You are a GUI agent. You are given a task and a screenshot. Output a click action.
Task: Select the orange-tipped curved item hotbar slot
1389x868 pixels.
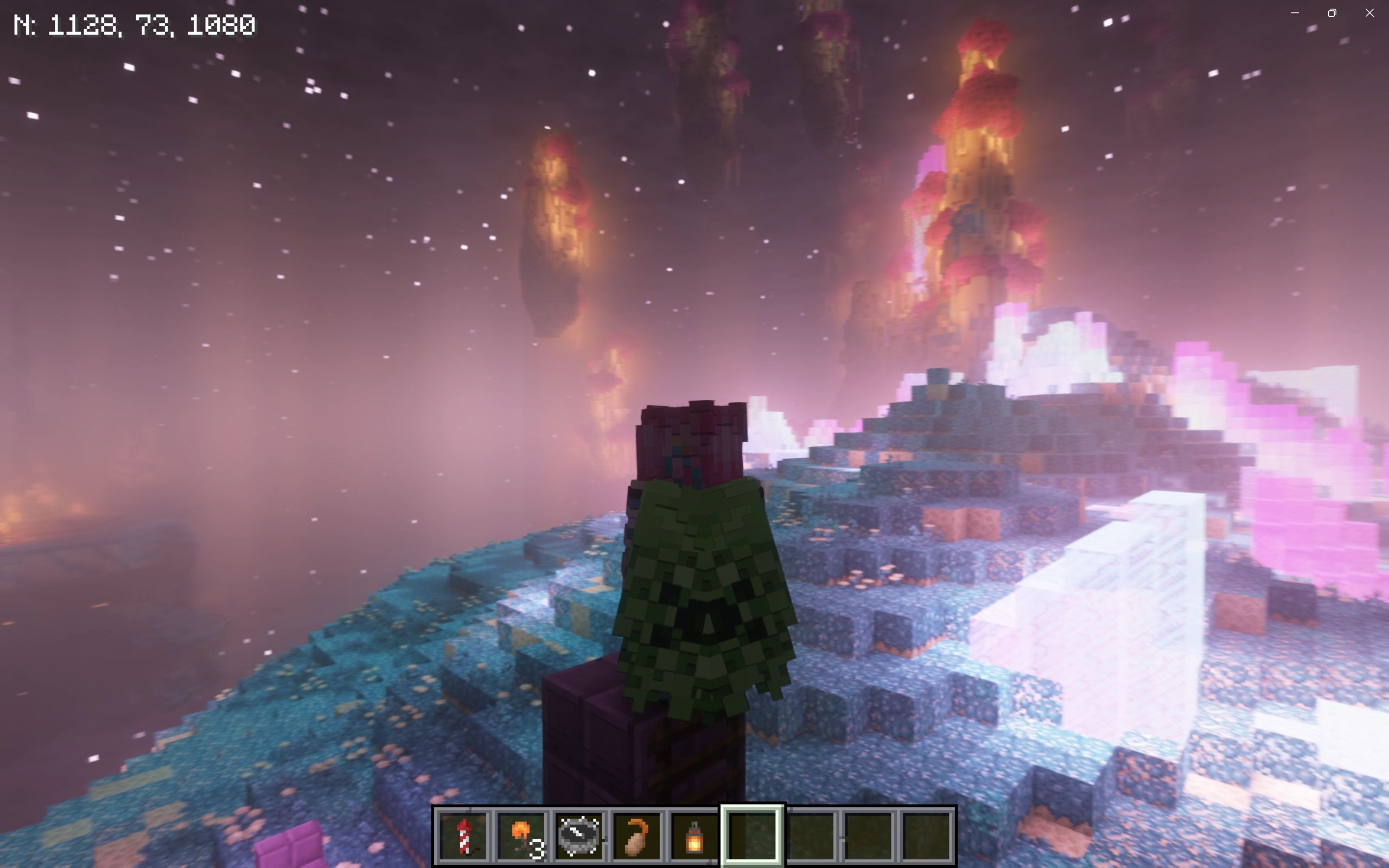coord(637,836)
